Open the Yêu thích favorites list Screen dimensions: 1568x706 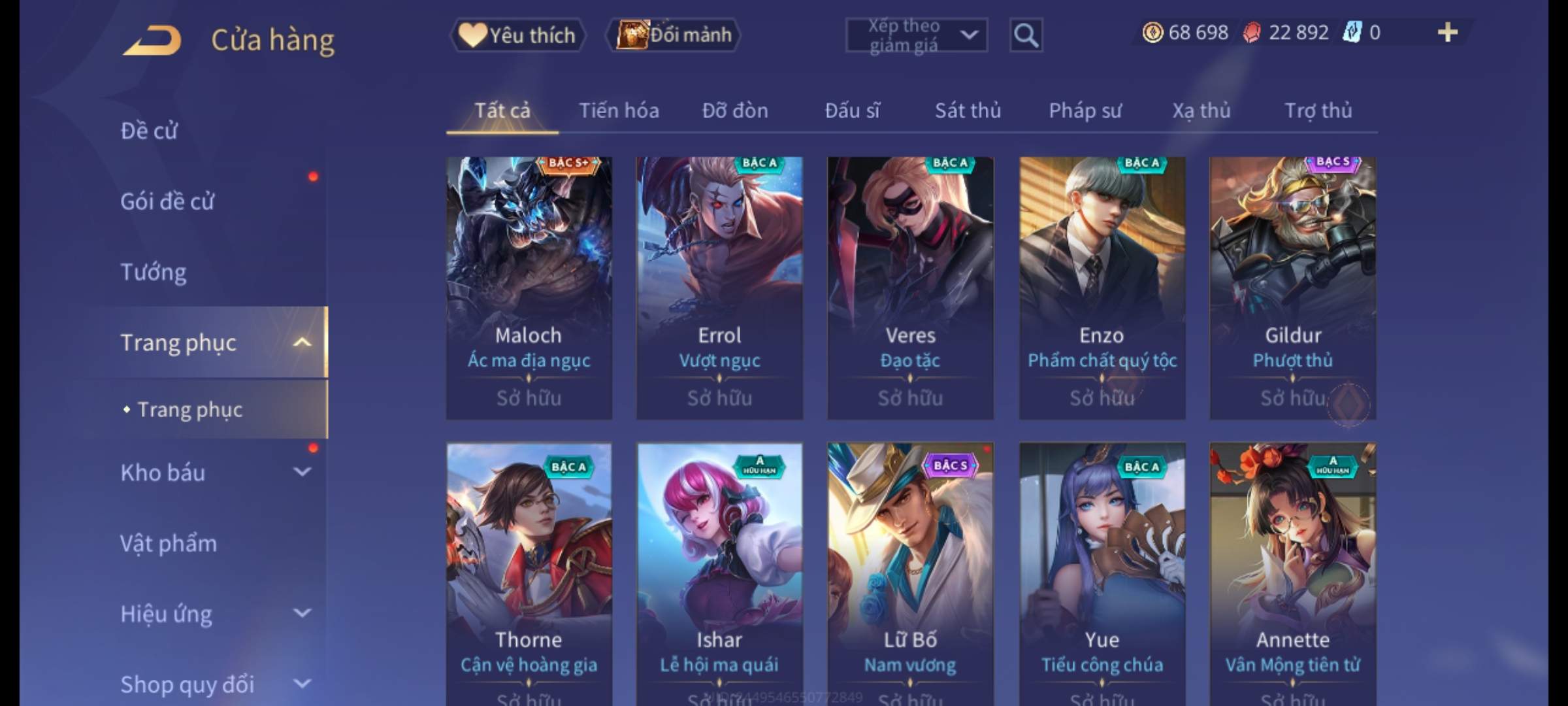pos(517,35)
